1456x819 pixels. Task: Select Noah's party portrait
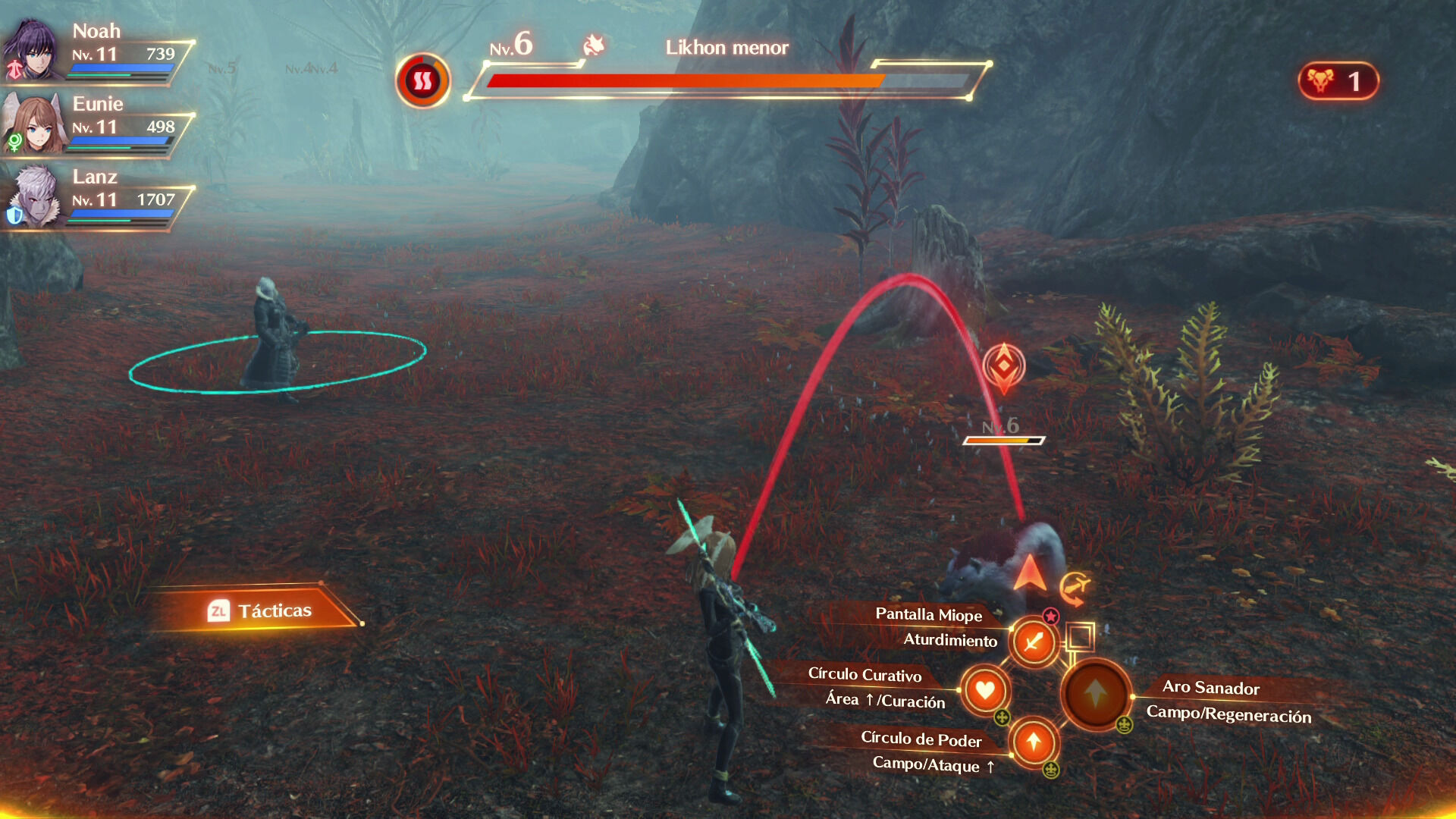pos(32,51)
